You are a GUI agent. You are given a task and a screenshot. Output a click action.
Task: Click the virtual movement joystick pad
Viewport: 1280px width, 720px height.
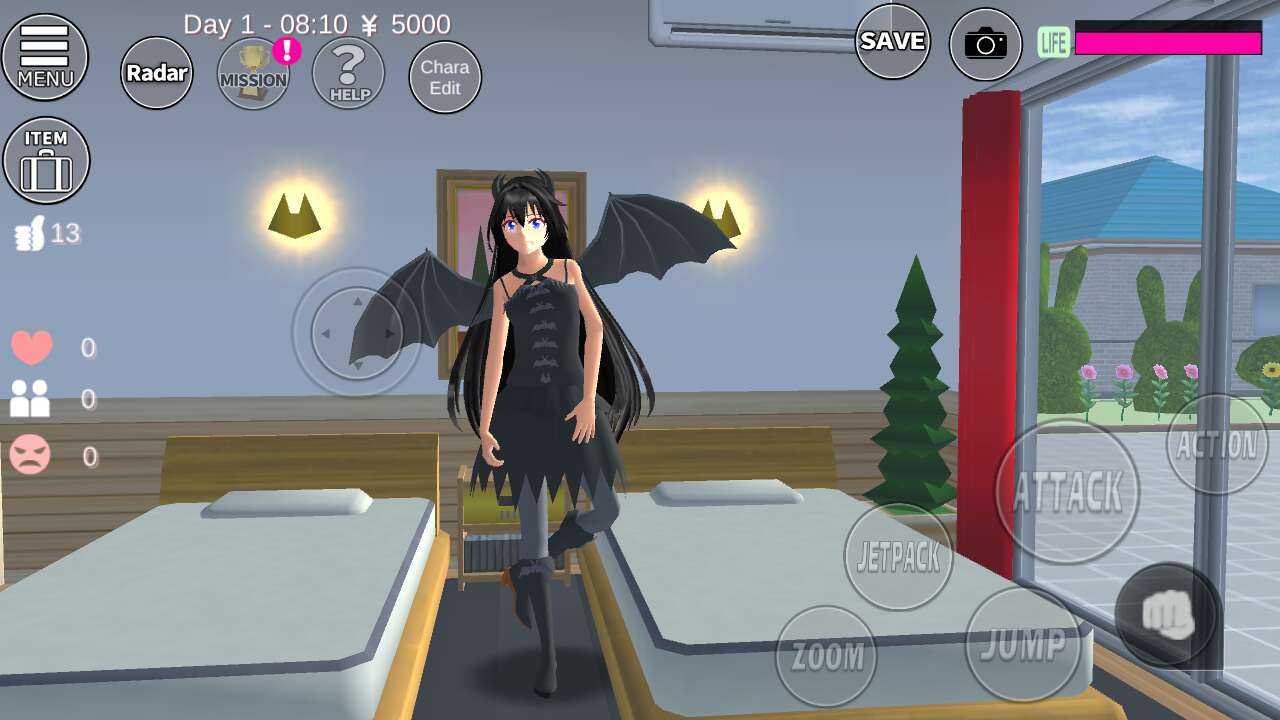(x=357, y=333)
